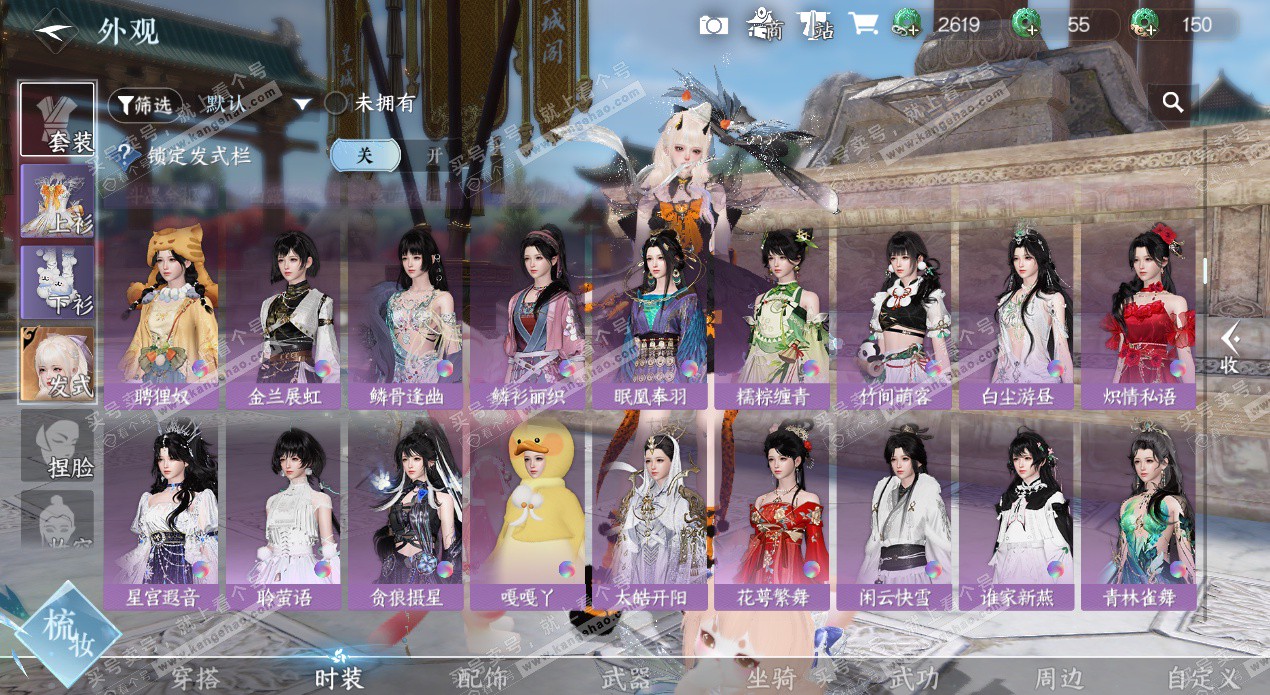Select the 发式 hairstyle category
This screenshot has width=1270, height=695.
58,364
